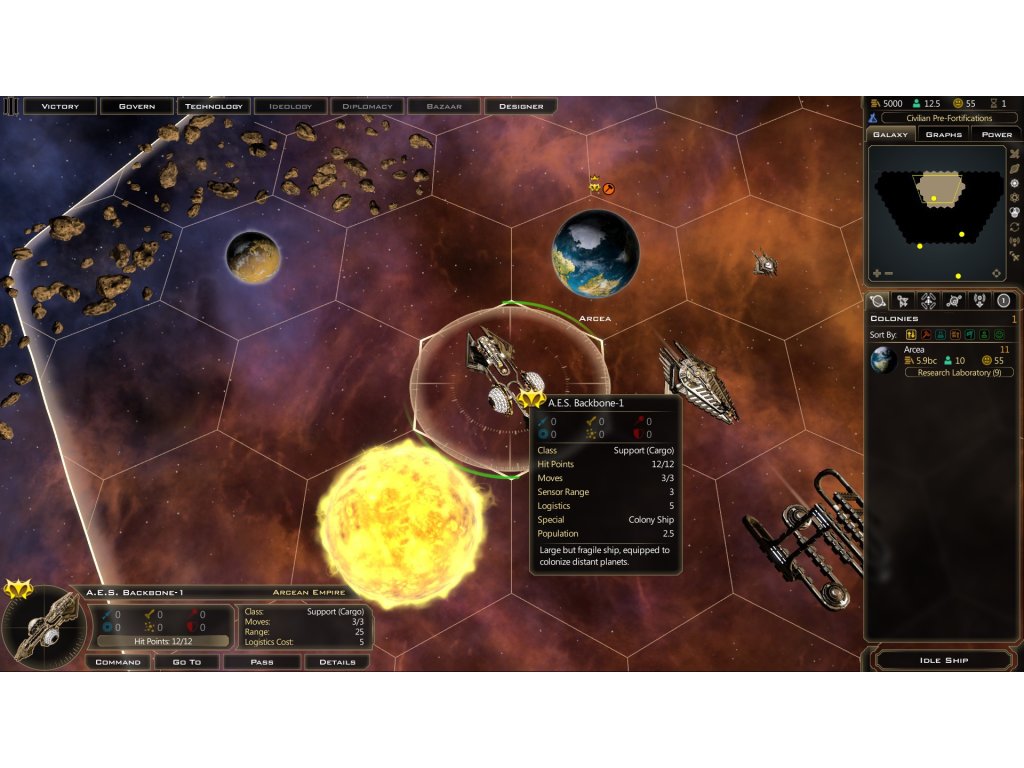
Task: Choose the Go To order
Action: [187, 662]
